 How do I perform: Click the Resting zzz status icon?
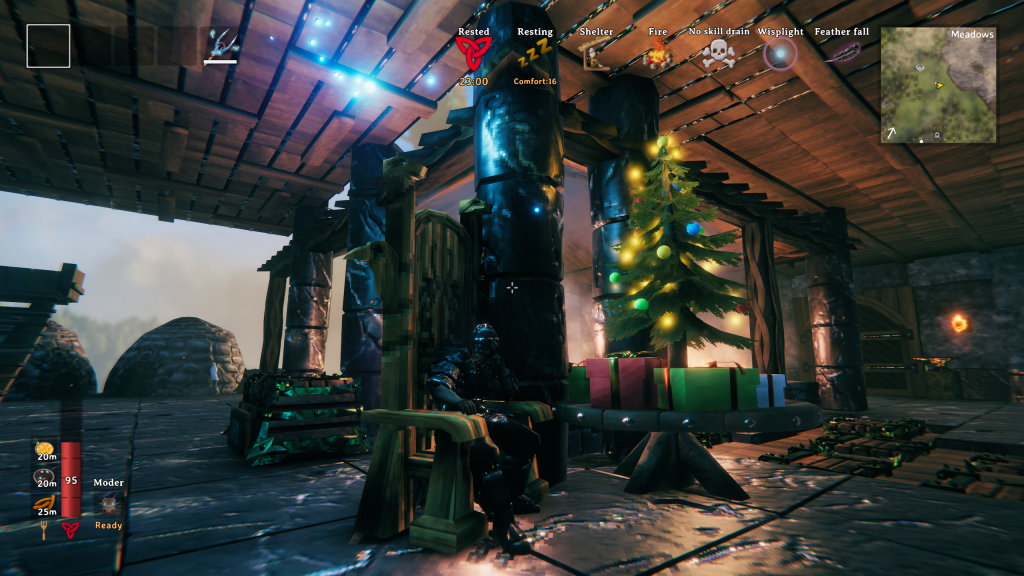point(535,54)
